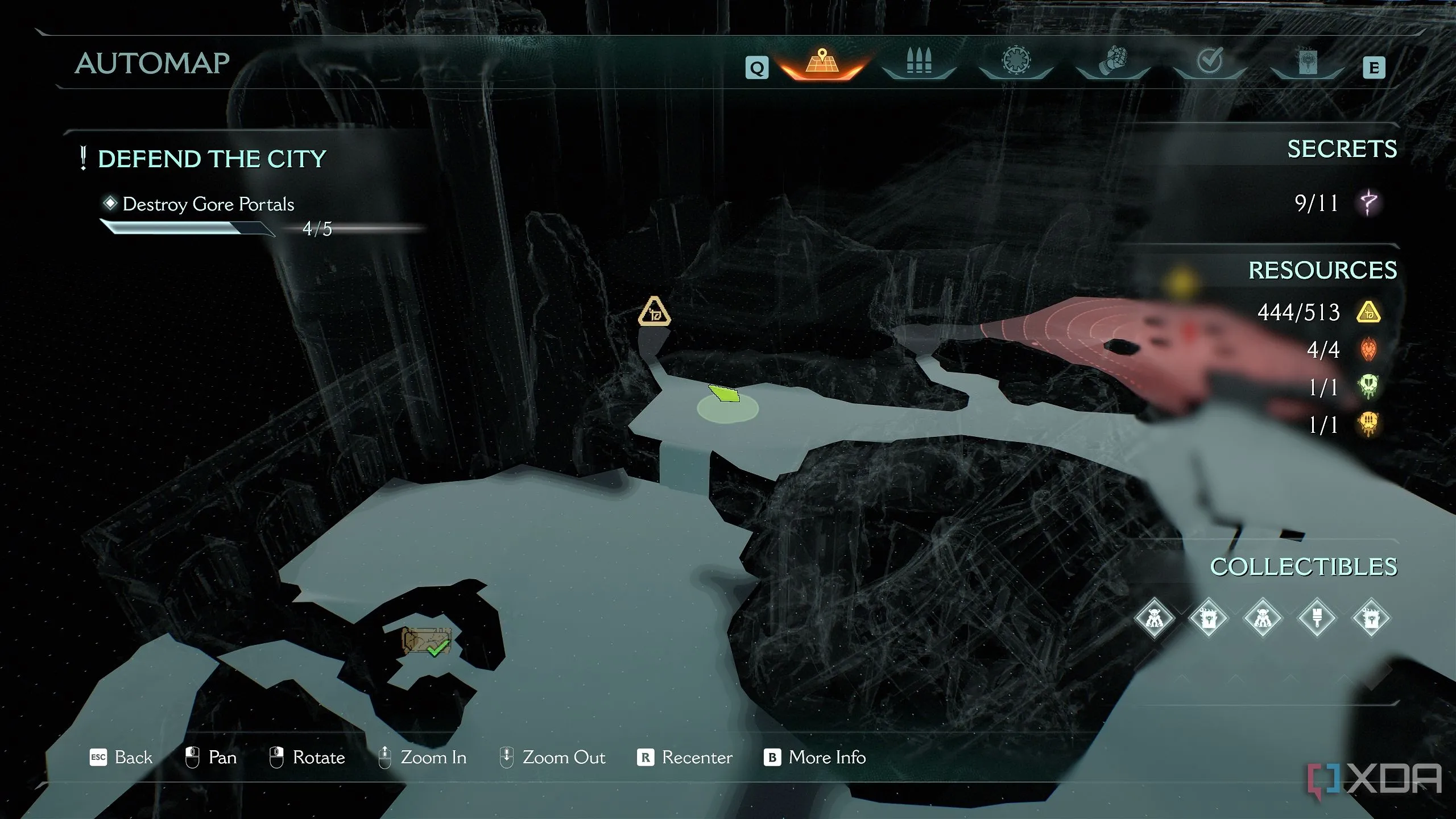Show More Info for the map

815,758
